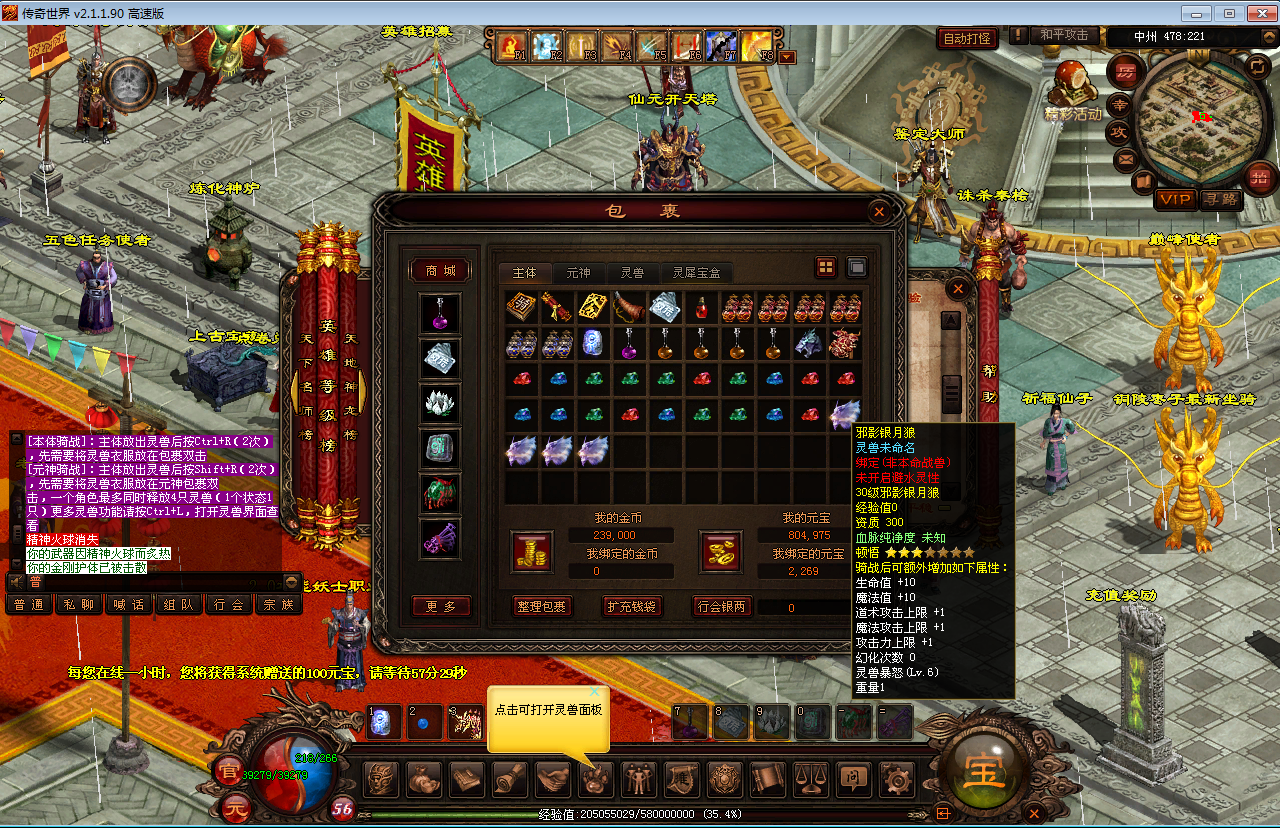The height and width of the screenshot is (828, 1280).
Task: Toggle 自动打怪 auto-fight
Action: click(967, 38)
